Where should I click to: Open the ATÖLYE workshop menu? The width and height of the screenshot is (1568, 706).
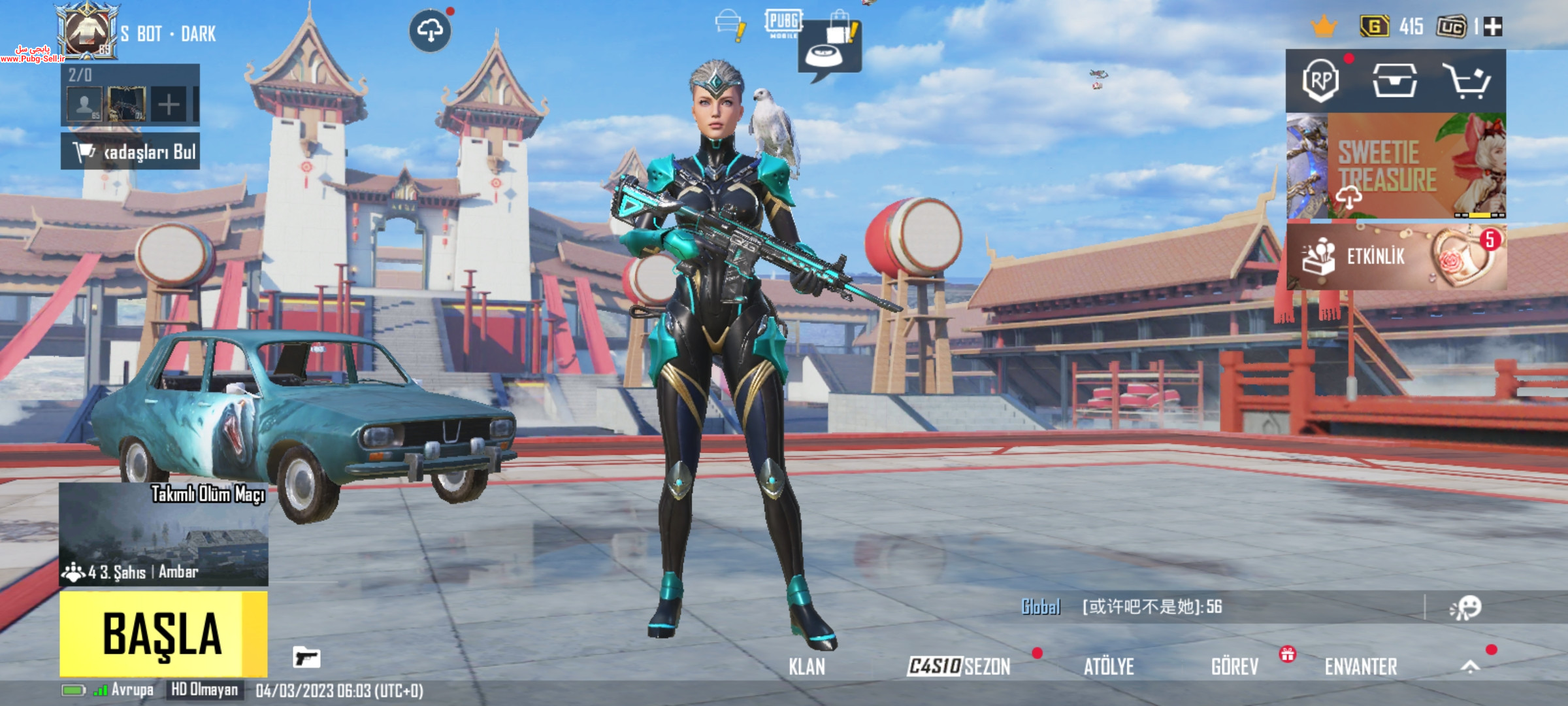tap(1109, 667)
